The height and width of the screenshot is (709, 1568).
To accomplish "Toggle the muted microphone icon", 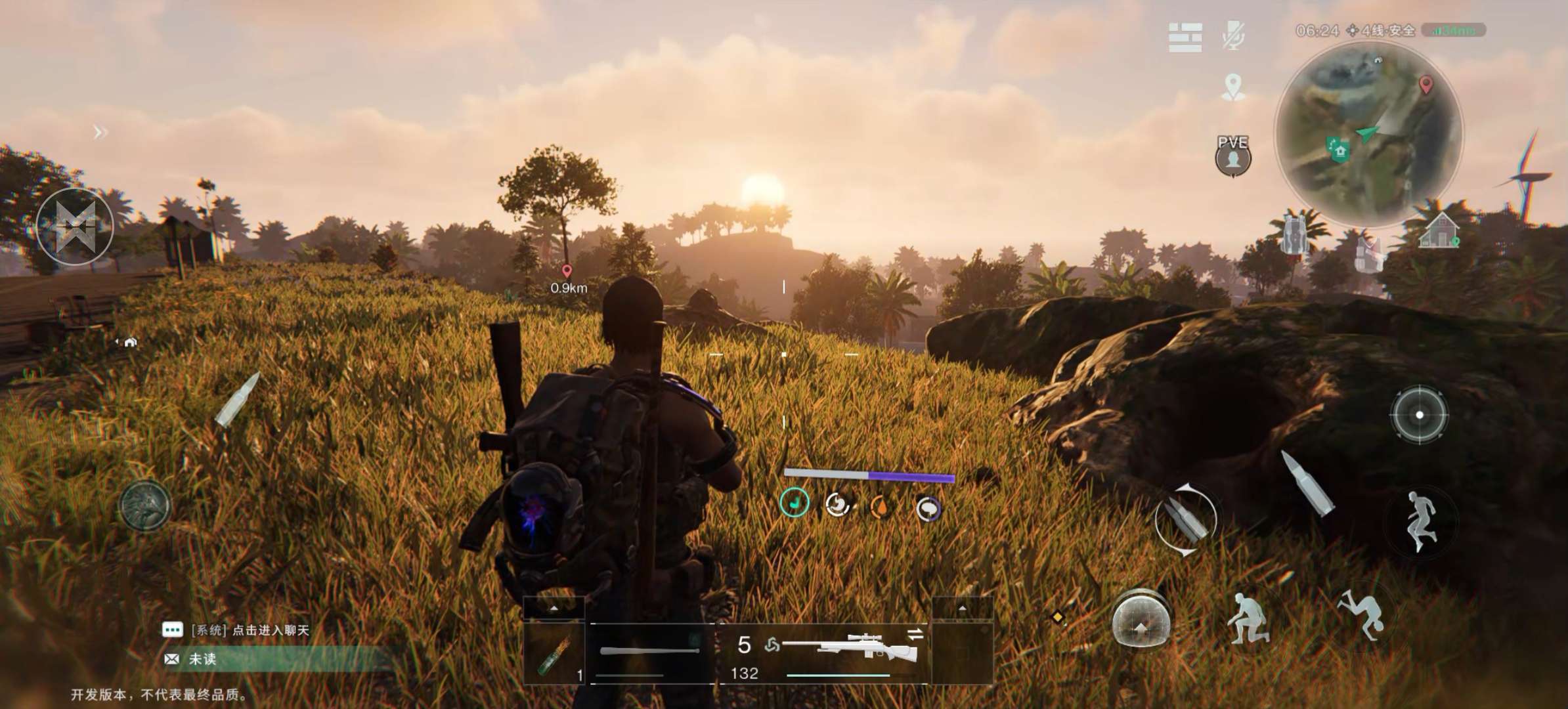I will point(1233,35).
